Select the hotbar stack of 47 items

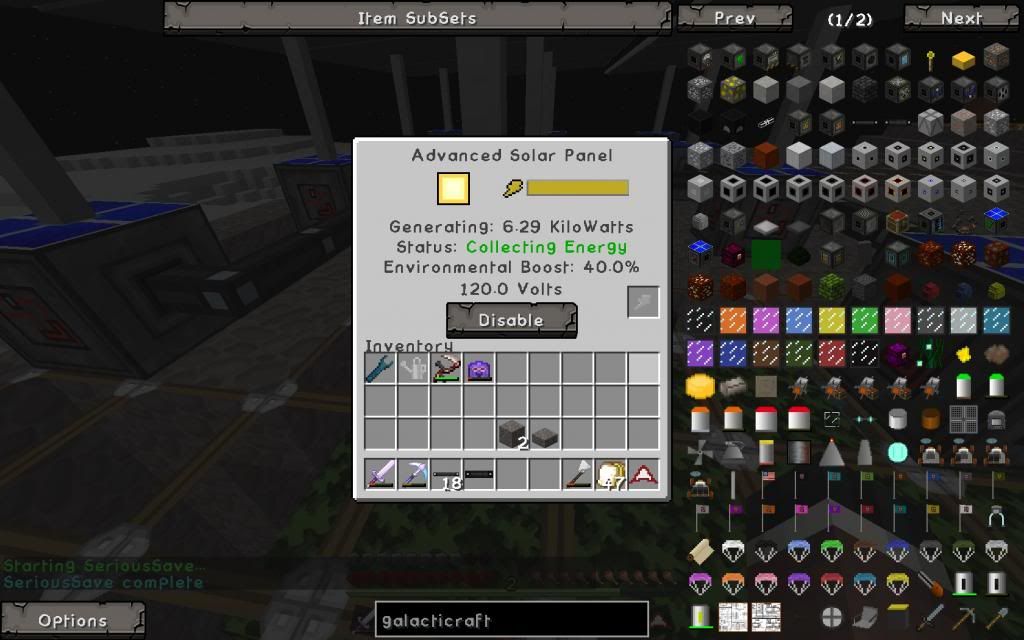(x=610, y=475)
